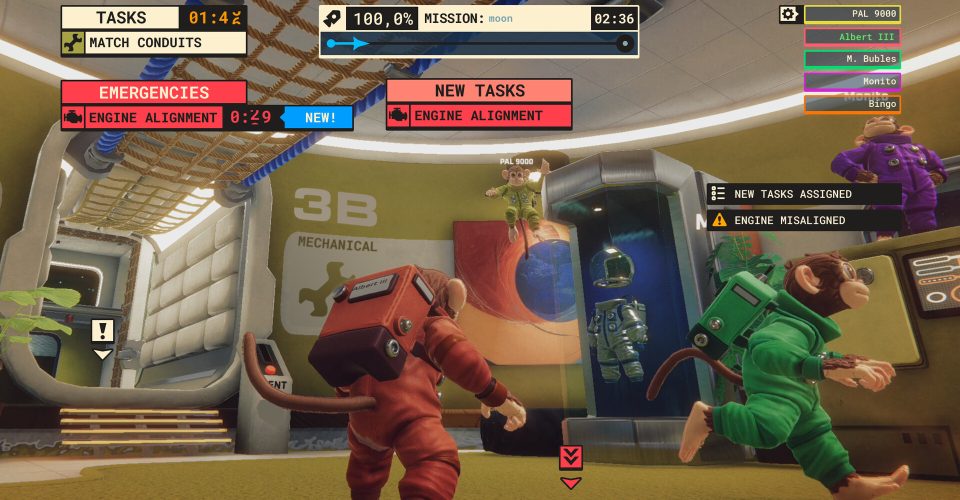
Task: Open the settings gear icon
Action: tap(790, 14)
